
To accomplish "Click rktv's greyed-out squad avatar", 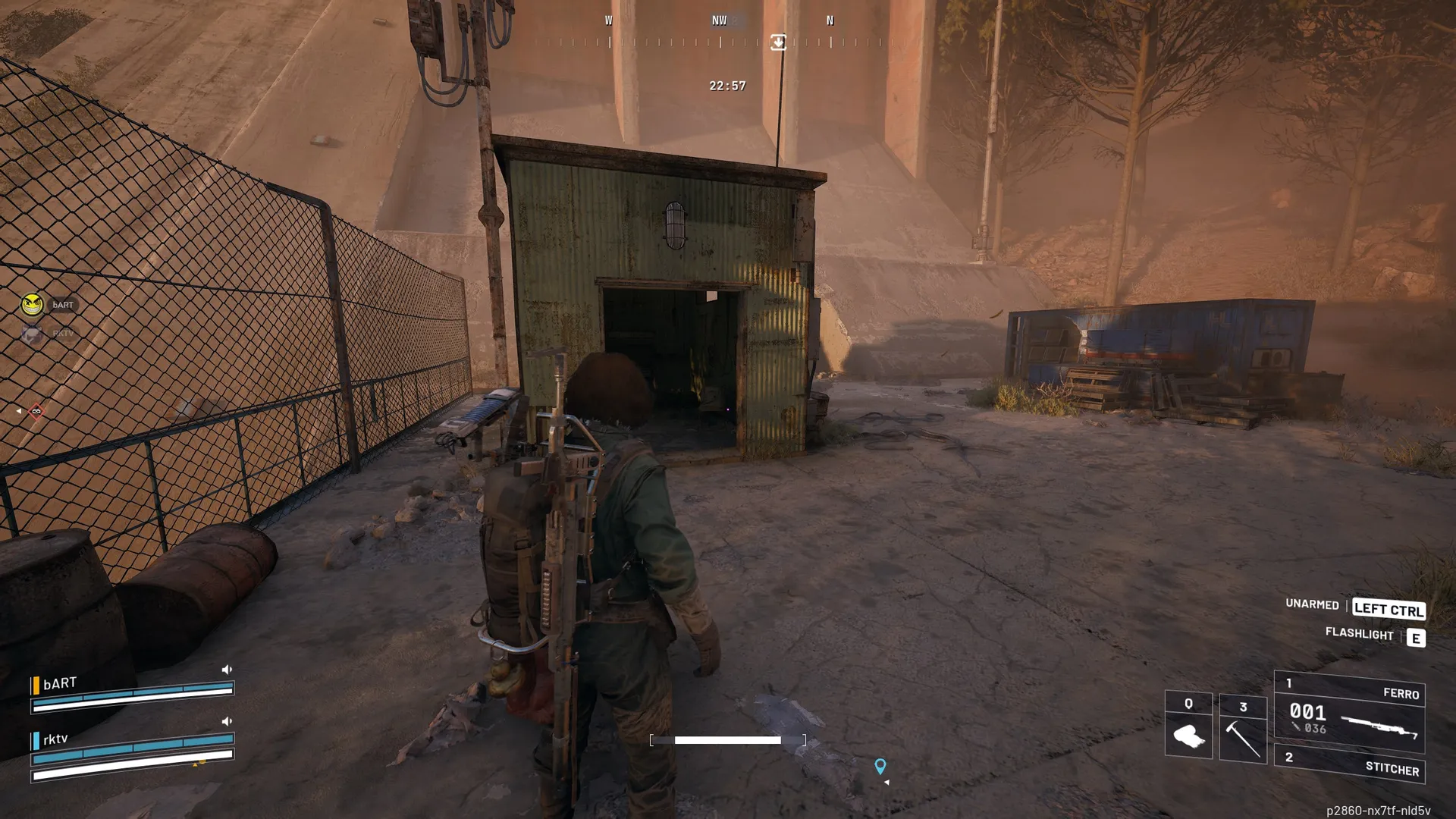I will [x=32, y=333].
